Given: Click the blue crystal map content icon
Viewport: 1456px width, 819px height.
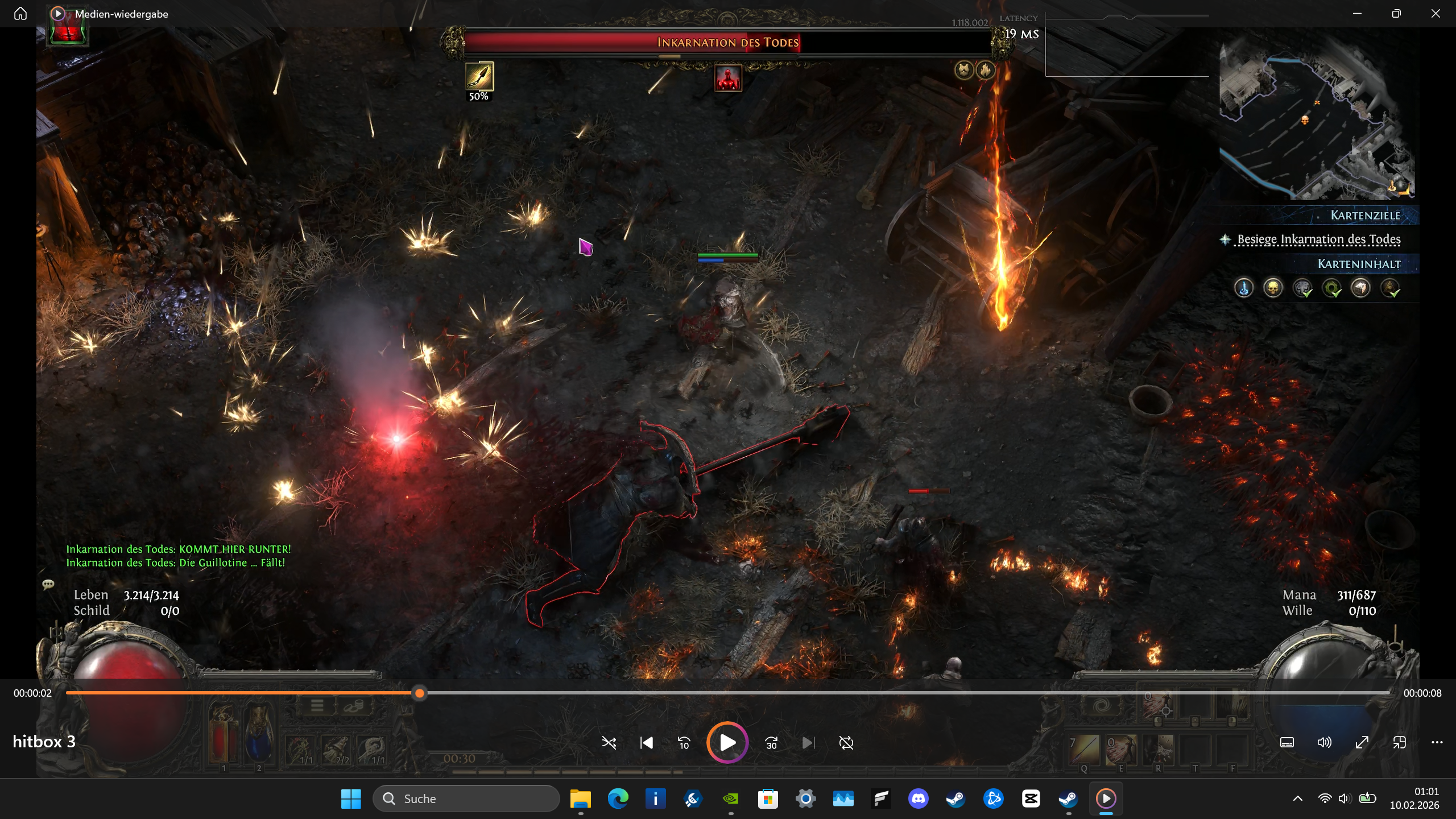Looking at the screenshot, I should coord(1244,288).
